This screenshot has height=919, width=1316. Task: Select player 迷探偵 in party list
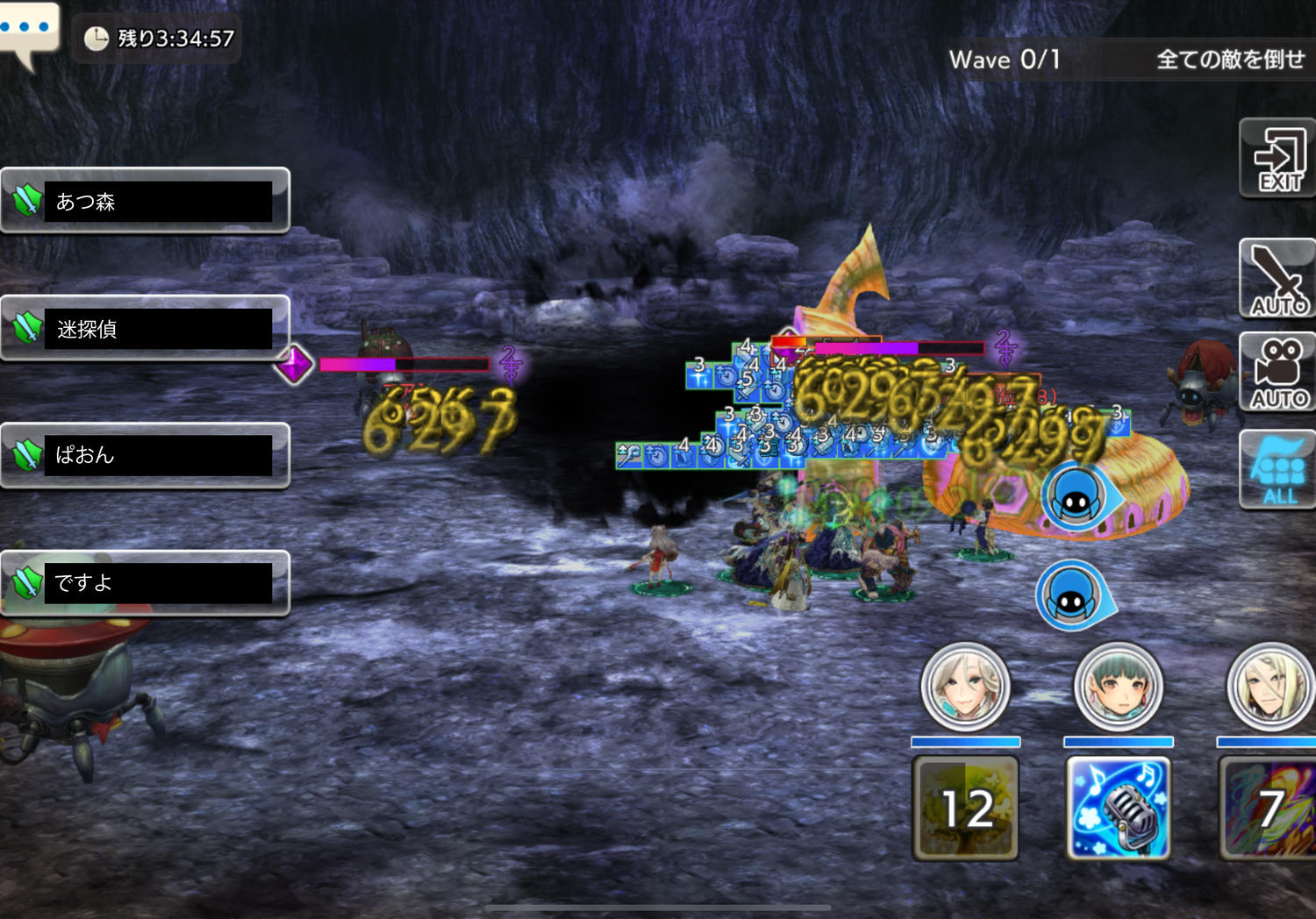[x=146, y=328]
